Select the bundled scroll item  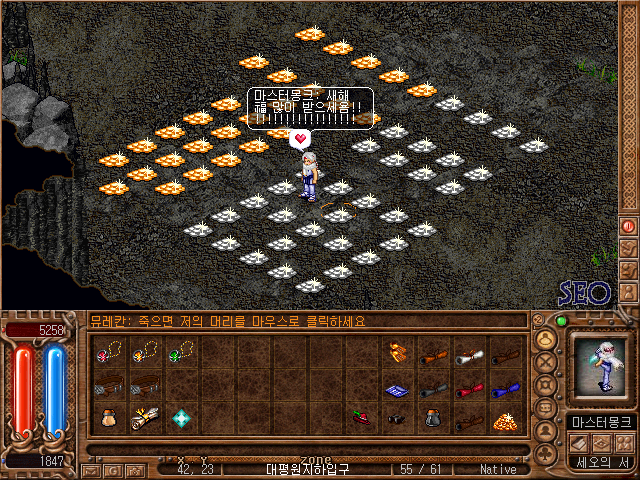[145, 418]
